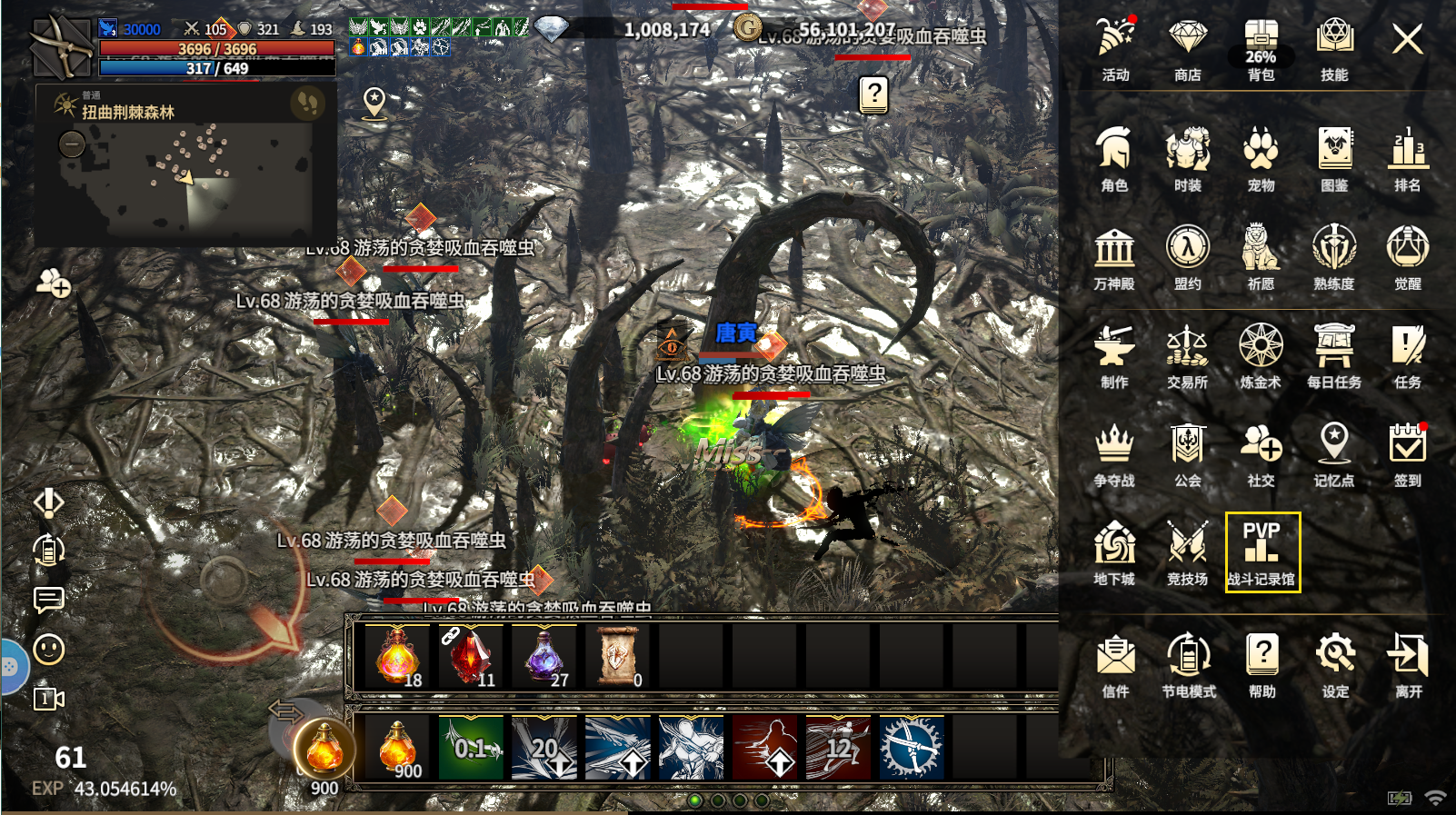Screen dimensions: 1456x815
Task: Open the 制作 crafting menu
Action: pyautogui.click(x=1114, y=356)
